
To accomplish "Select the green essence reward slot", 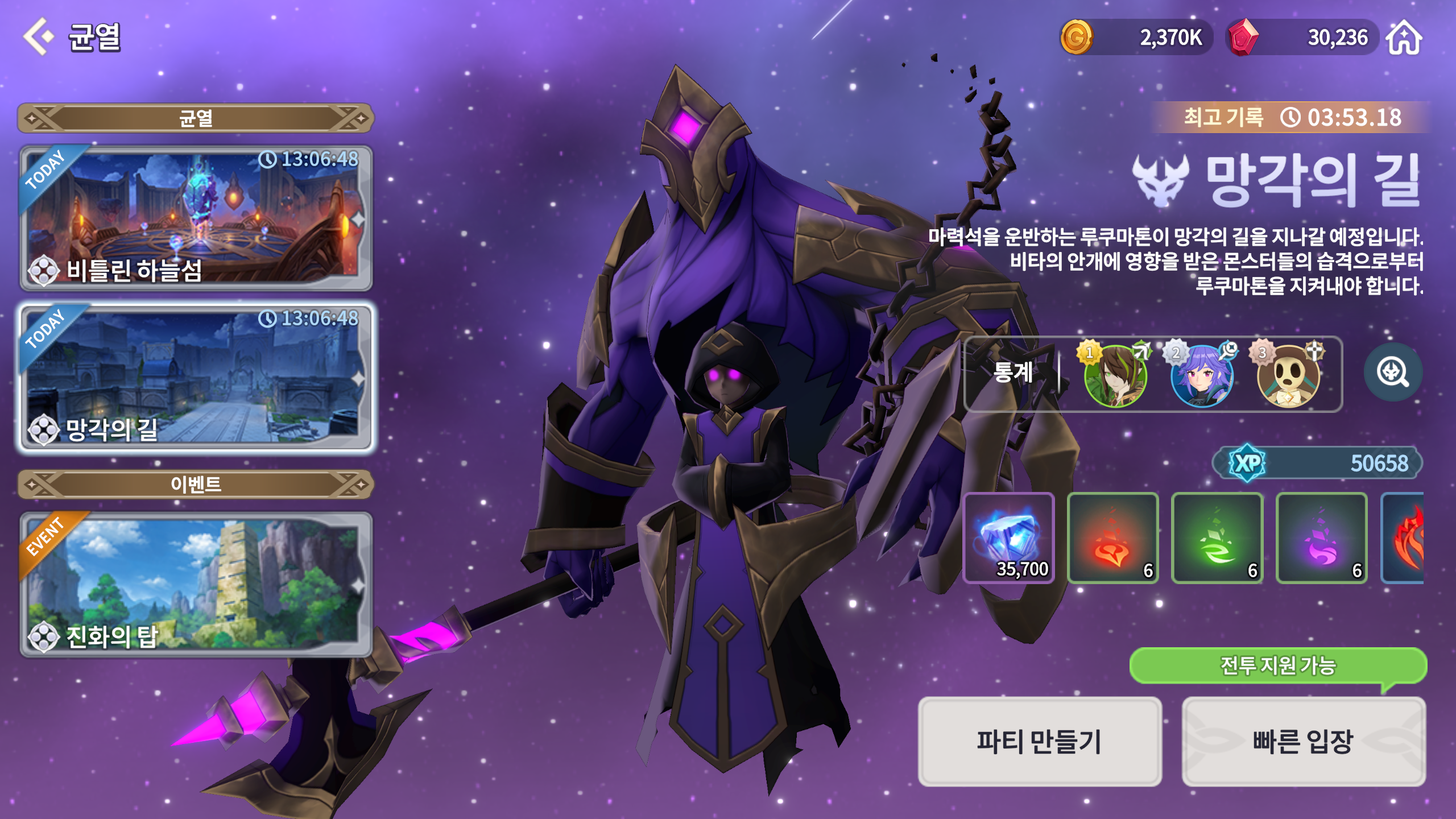I will (1217, 538).
